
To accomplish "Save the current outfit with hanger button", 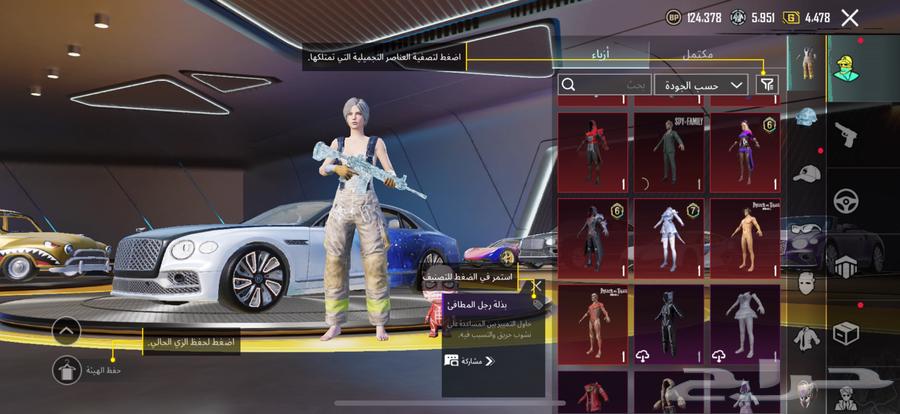I will (x=66, y=368).
